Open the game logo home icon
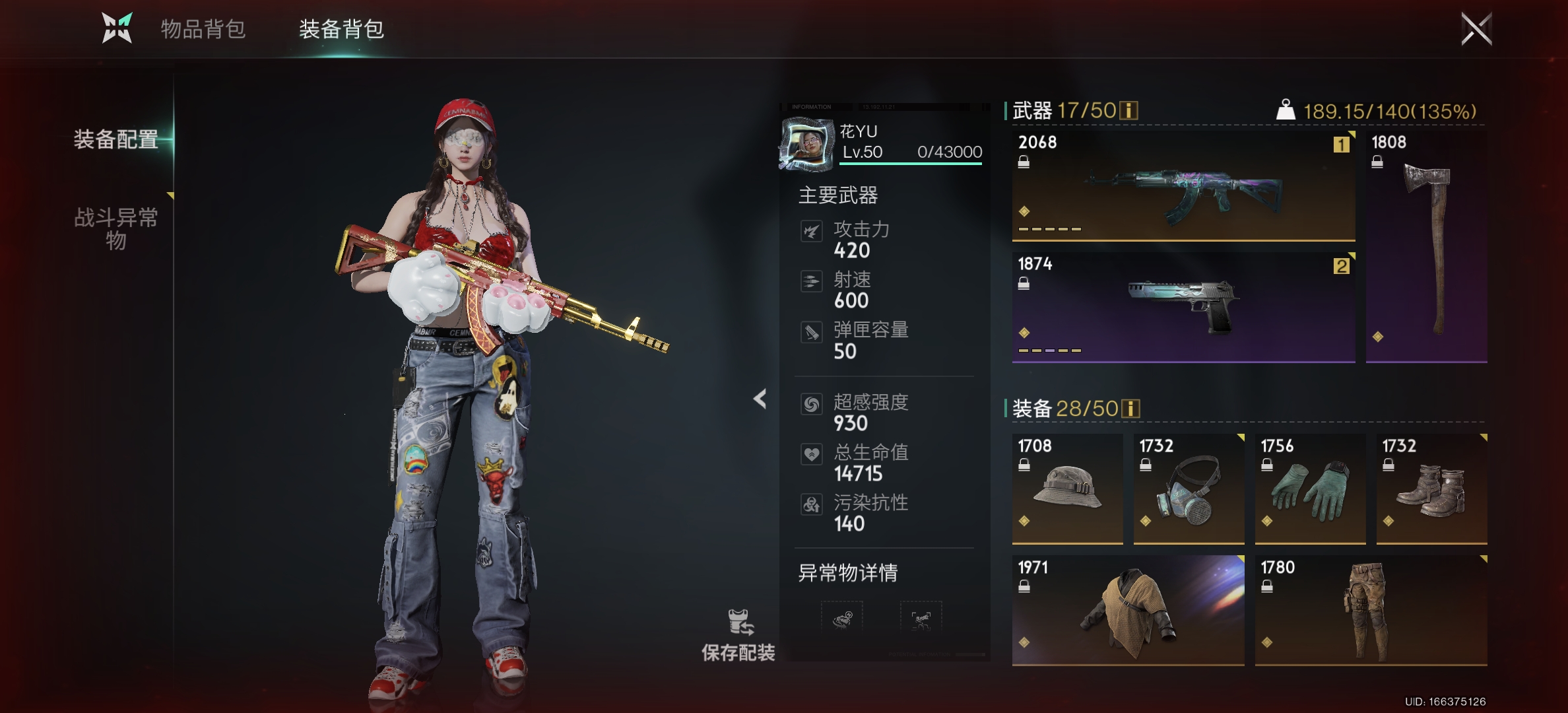The width and height of the screenshot is (1568, 713). [x=117, y=28]
